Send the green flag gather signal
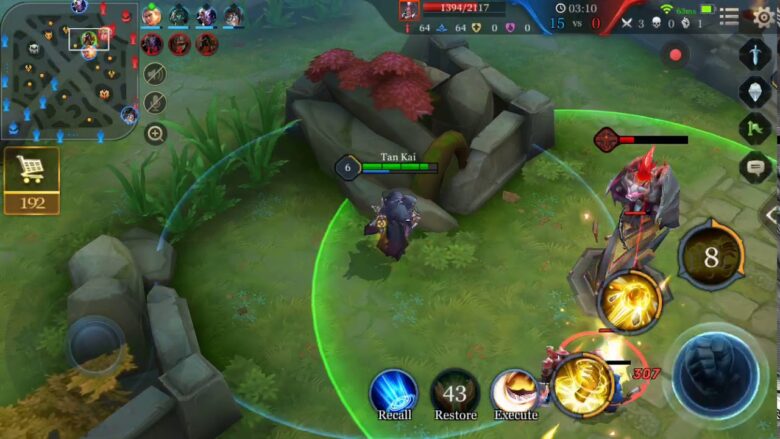Screen dimensions: 780x439 (x=755, y=129)
